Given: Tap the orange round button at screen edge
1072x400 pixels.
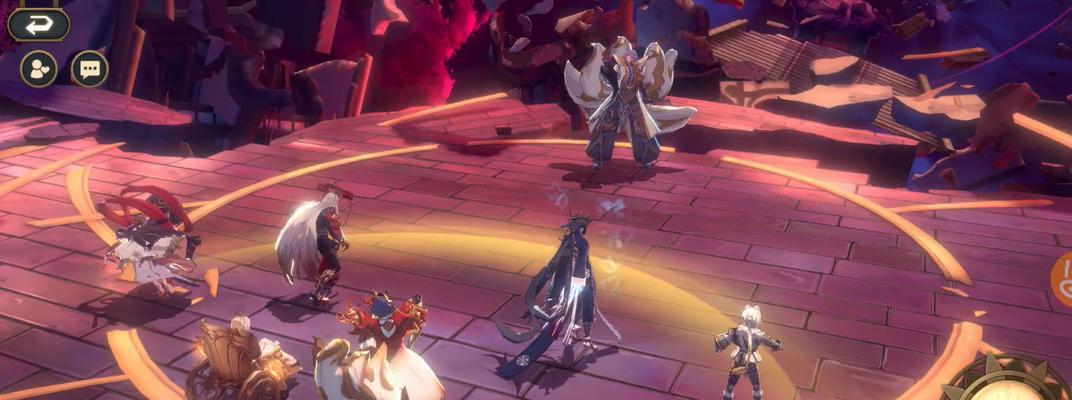Looking at the screenshot, I should 1062,279.
